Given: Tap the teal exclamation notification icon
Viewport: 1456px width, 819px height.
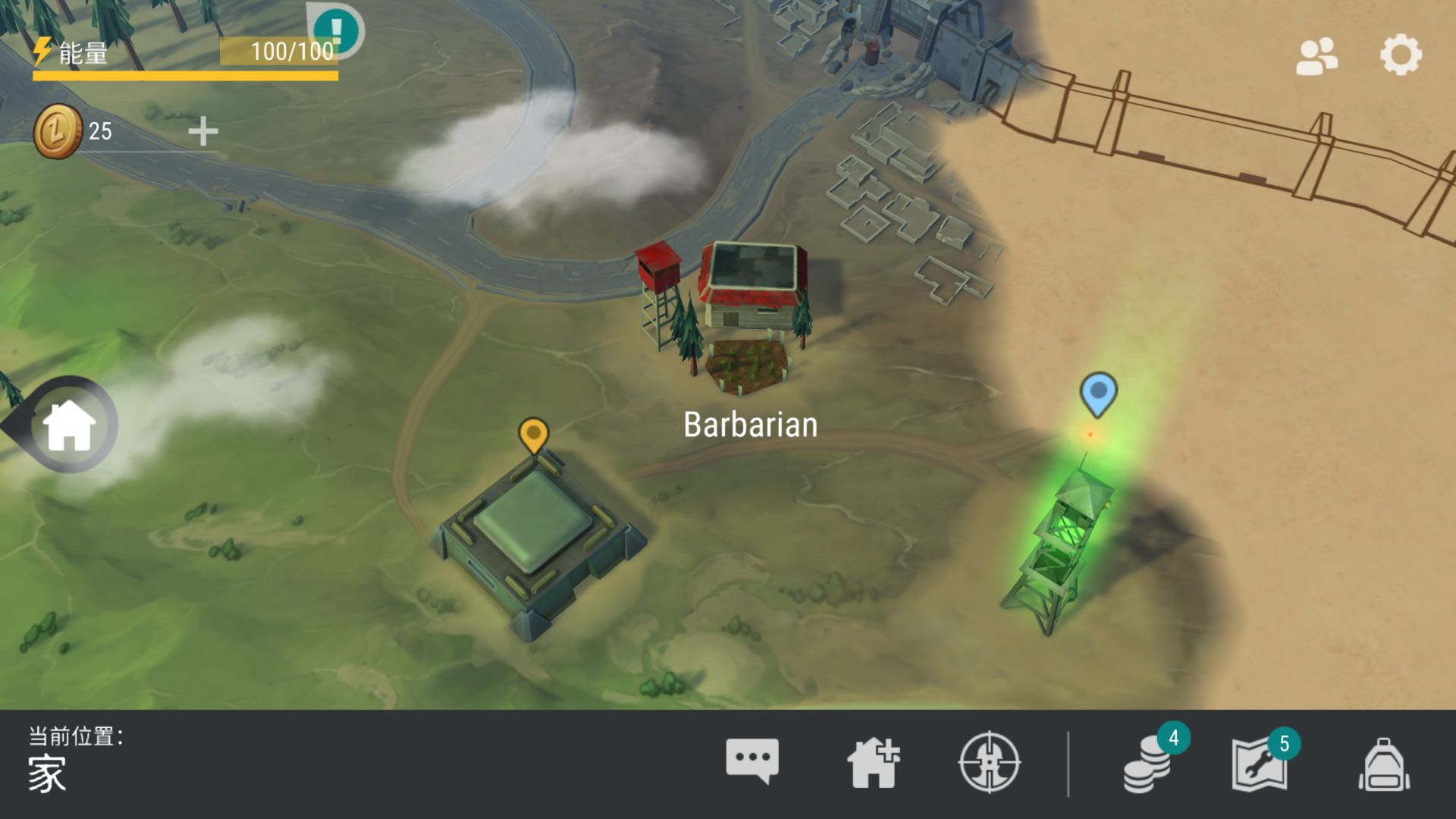Looking at the screenshot, I should (337, 32).
